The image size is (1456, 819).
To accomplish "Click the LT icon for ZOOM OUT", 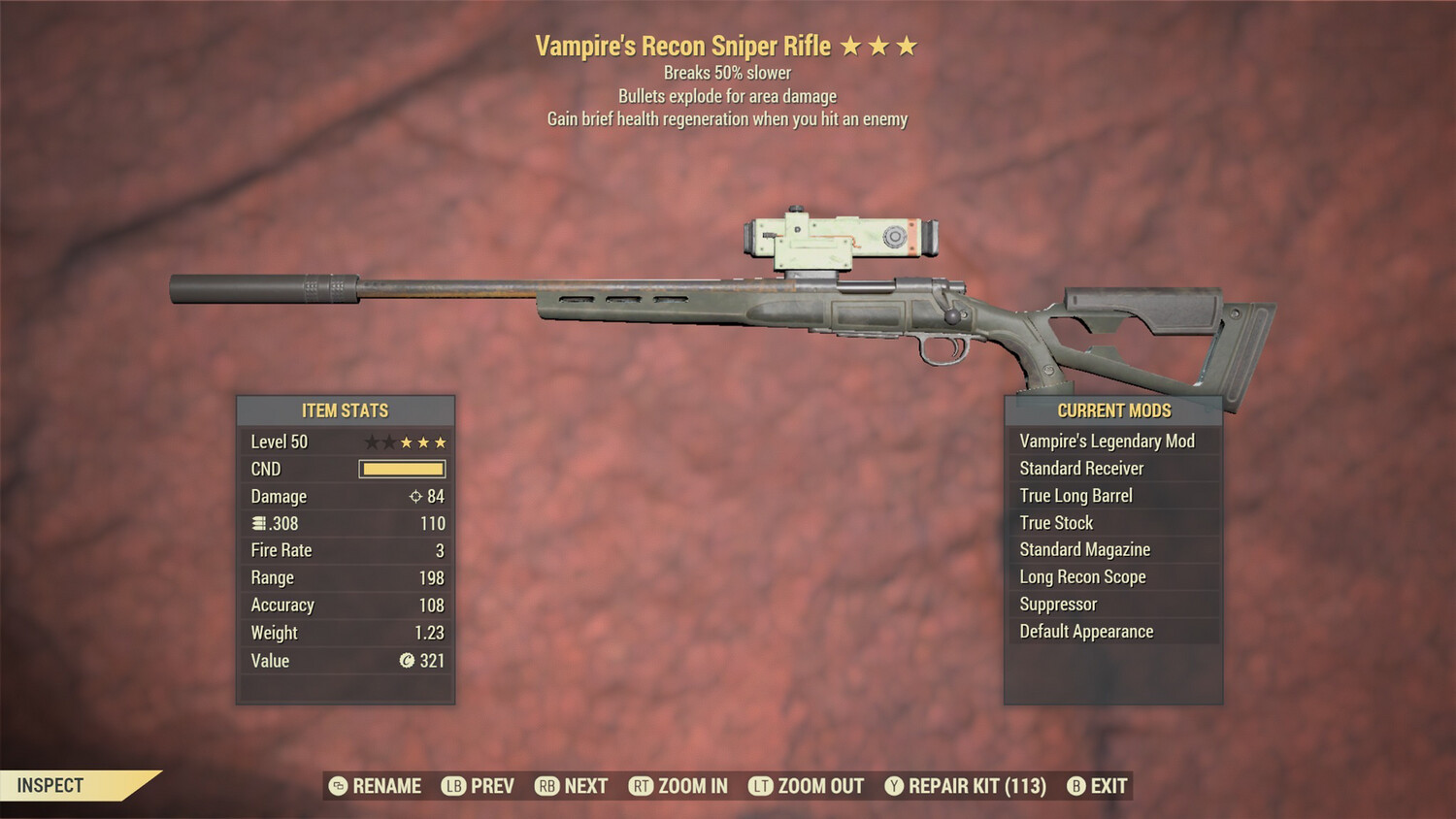I will pyautogui.click(x=762, y=786).
